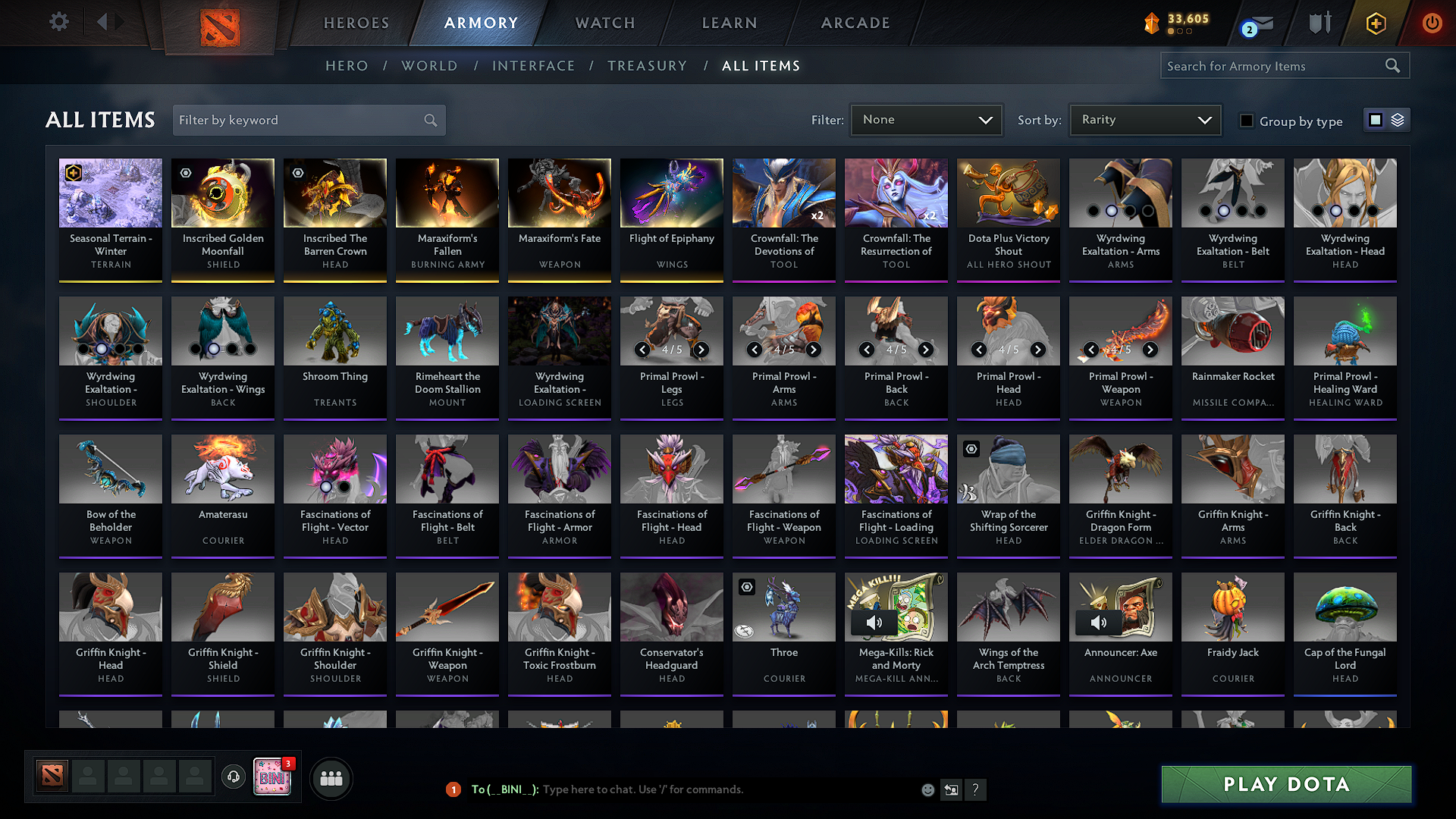Click the red power button to exit
The height and width of the screenshot is (819, 1456).
coord(1432,23)
